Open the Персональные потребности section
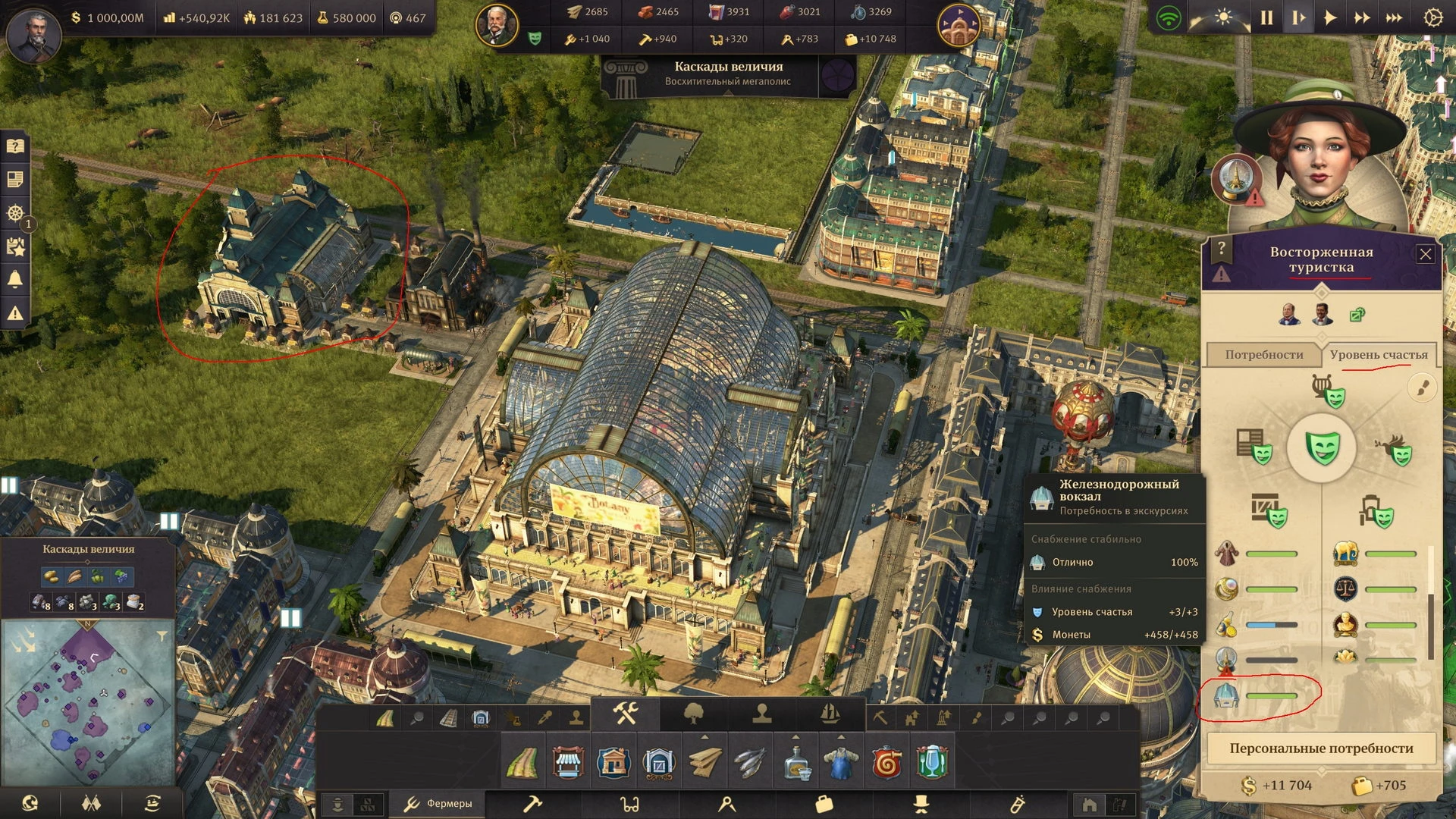Image resolution: width=1456 pixels, height=819 pixels. click(x=1321, y=748)
